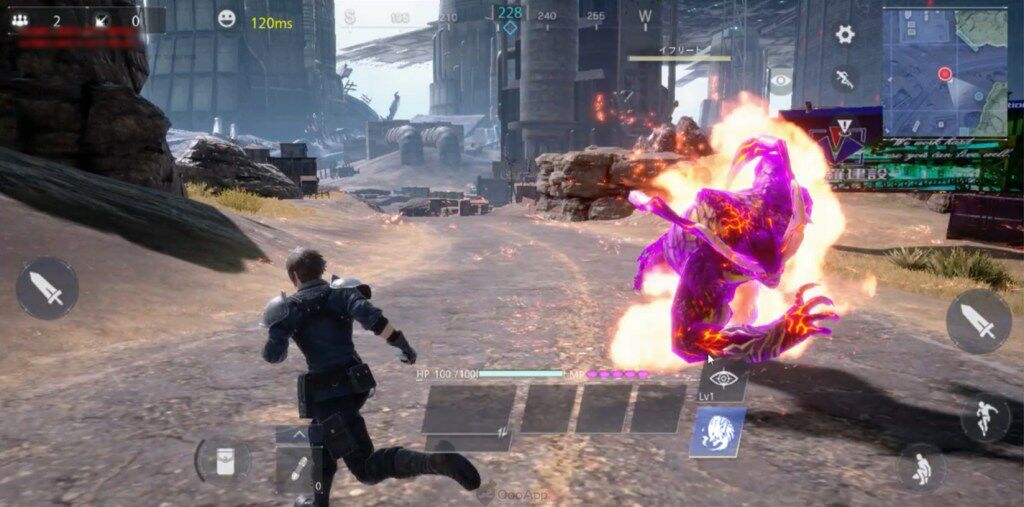This screenshot has height=507, width=1024.
Task: Tap the eye icon above the Lv1 materia
Action: pos(724,378)
